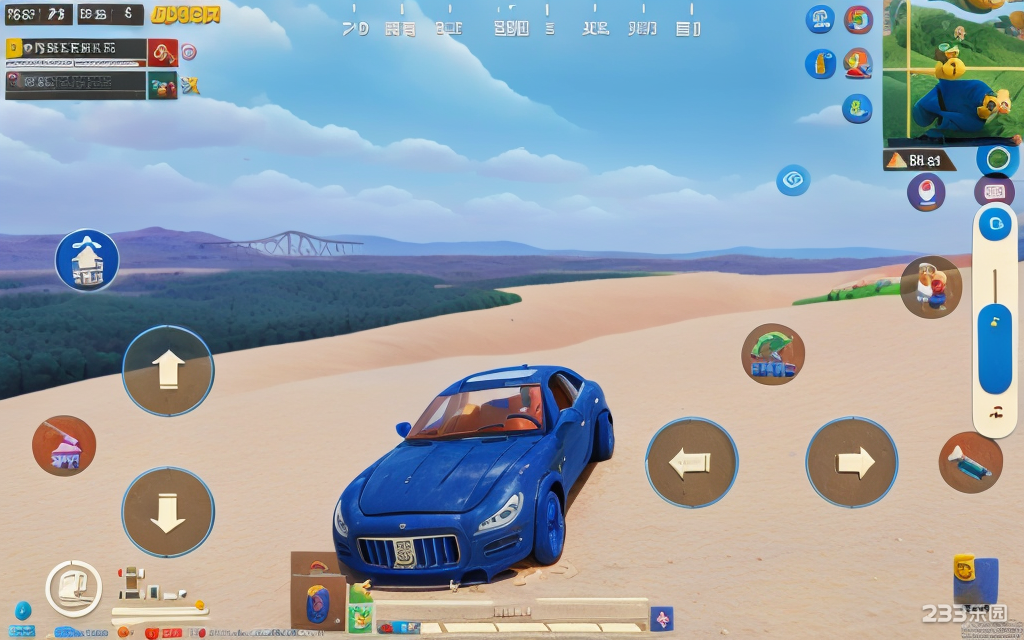Steer with the right arrow button

coord(852,462)
